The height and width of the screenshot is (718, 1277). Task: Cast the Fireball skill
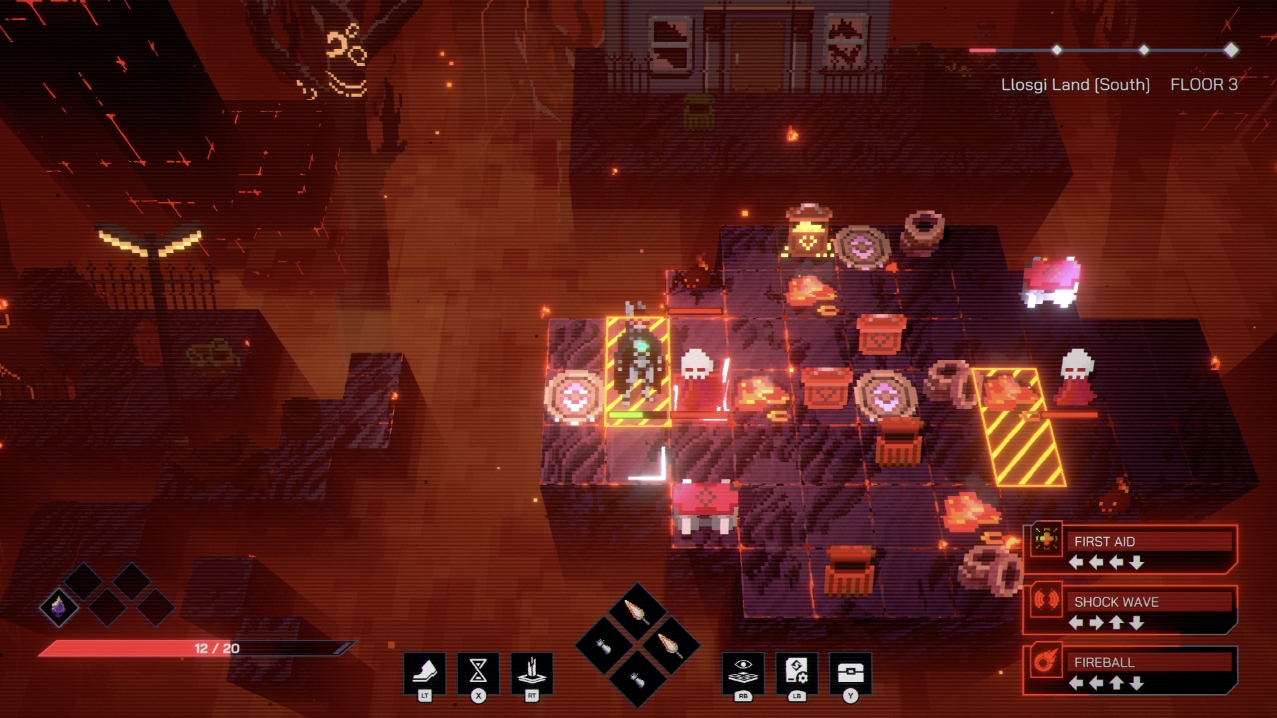[x=1130, y=670]
